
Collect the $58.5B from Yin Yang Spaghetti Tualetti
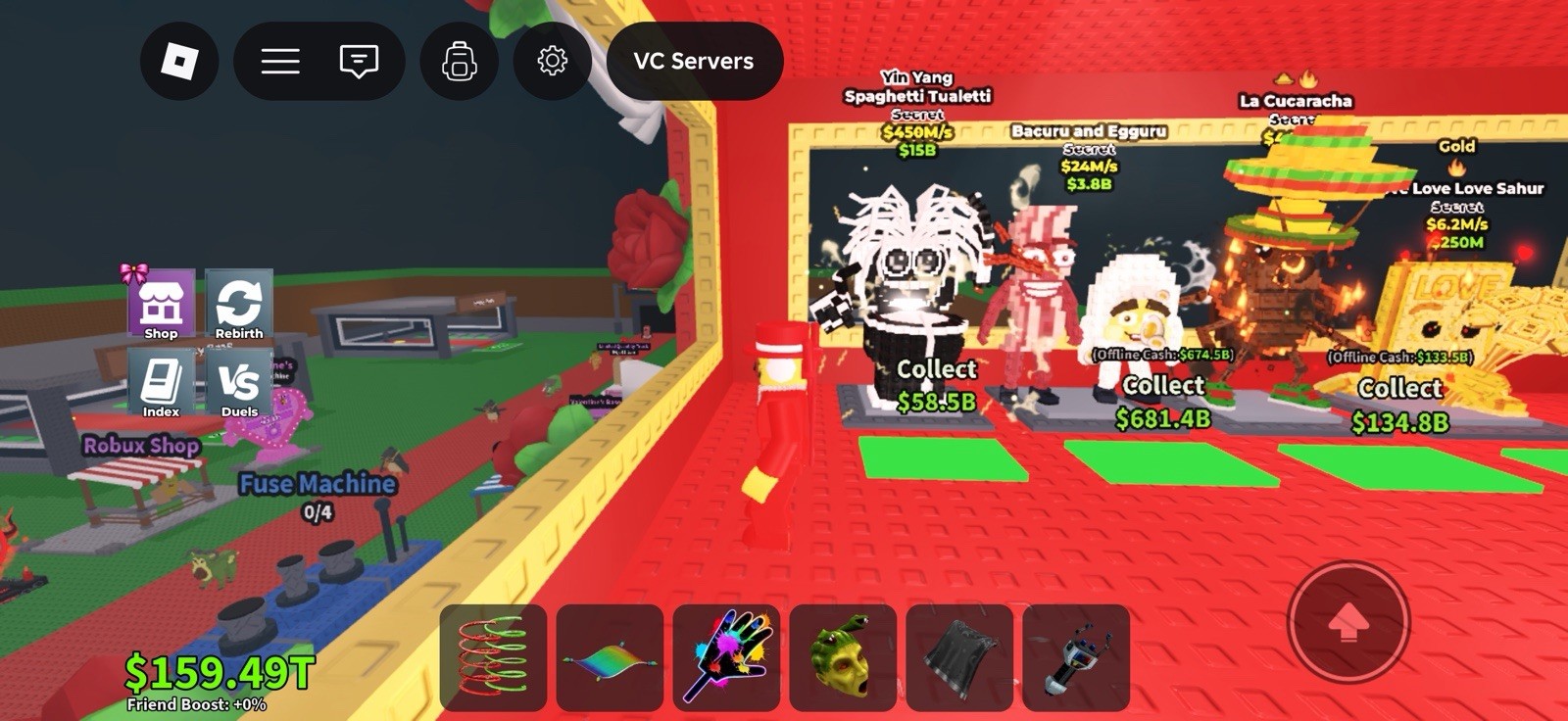[x=934, y=382]
